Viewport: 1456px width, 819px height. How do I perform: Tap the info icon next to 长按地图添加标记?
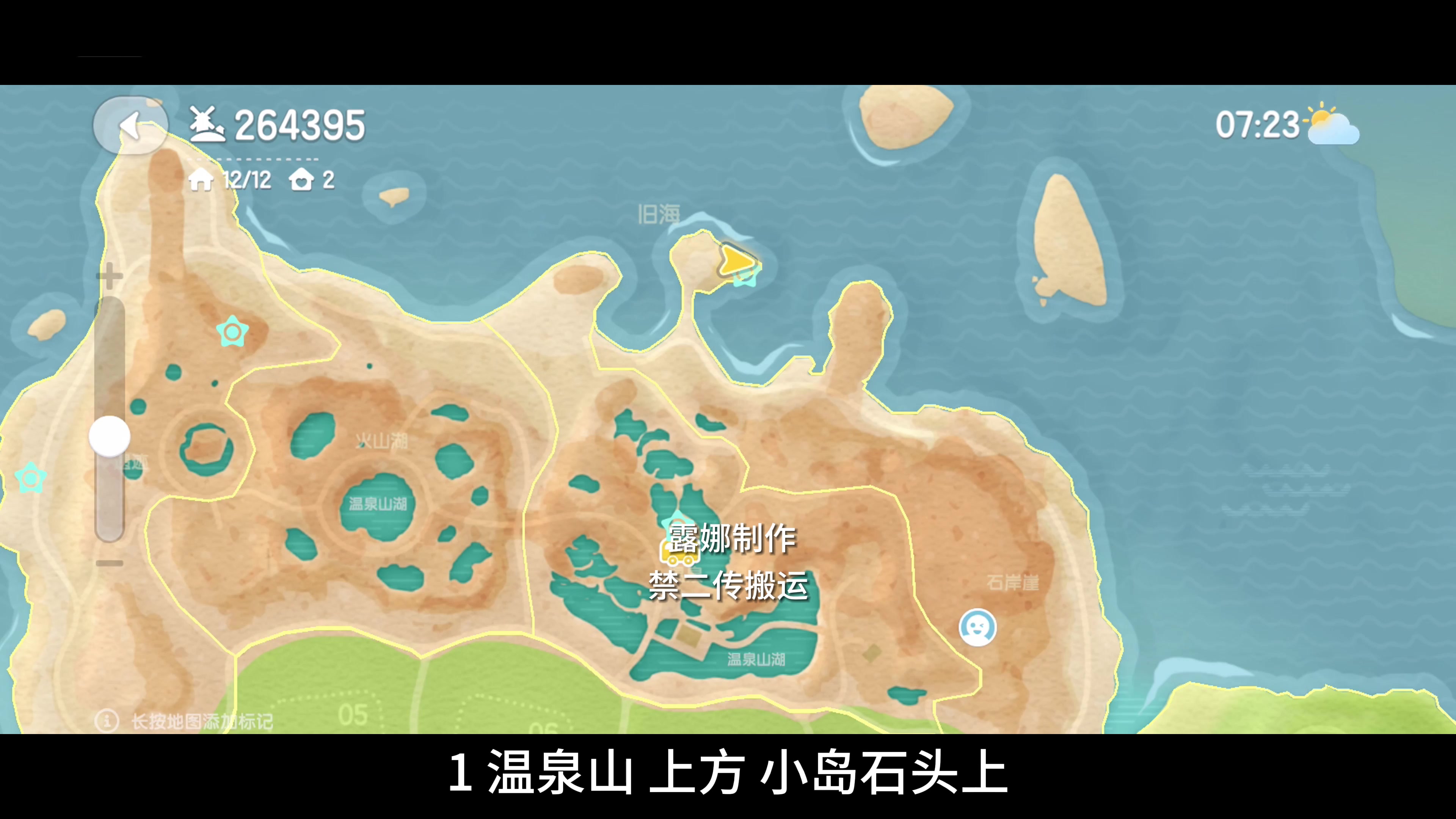(107, 722)
